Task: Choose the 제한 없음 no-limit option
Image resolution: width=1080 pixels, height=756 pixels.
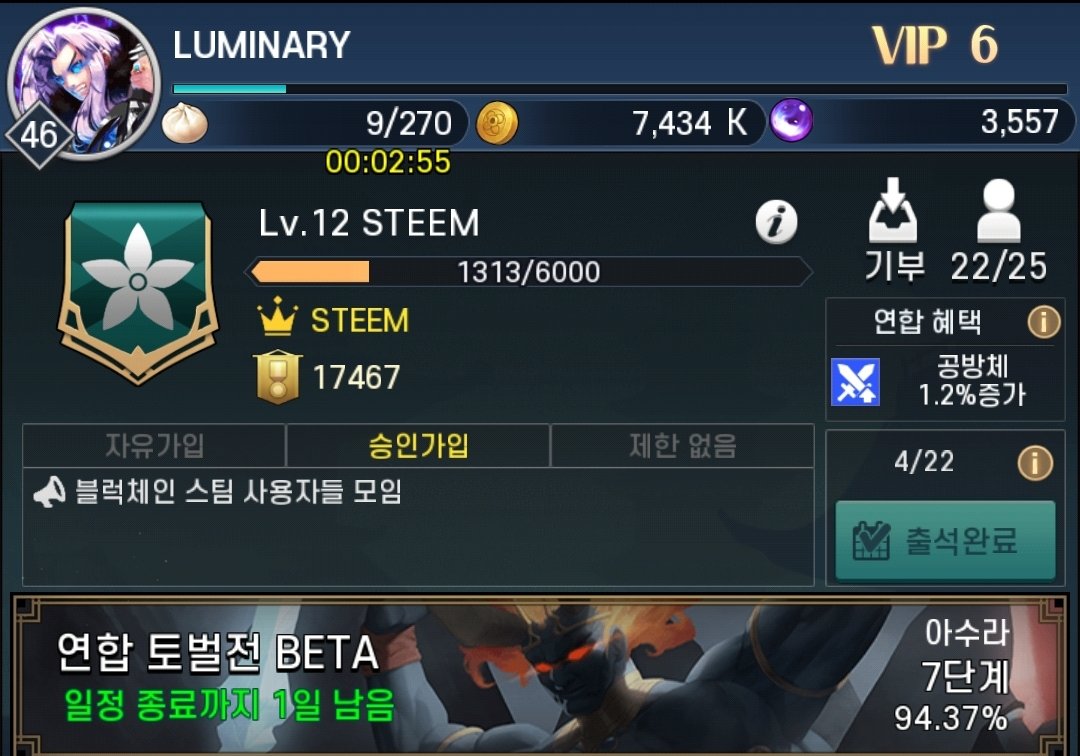Action: [x=682, y=446]
